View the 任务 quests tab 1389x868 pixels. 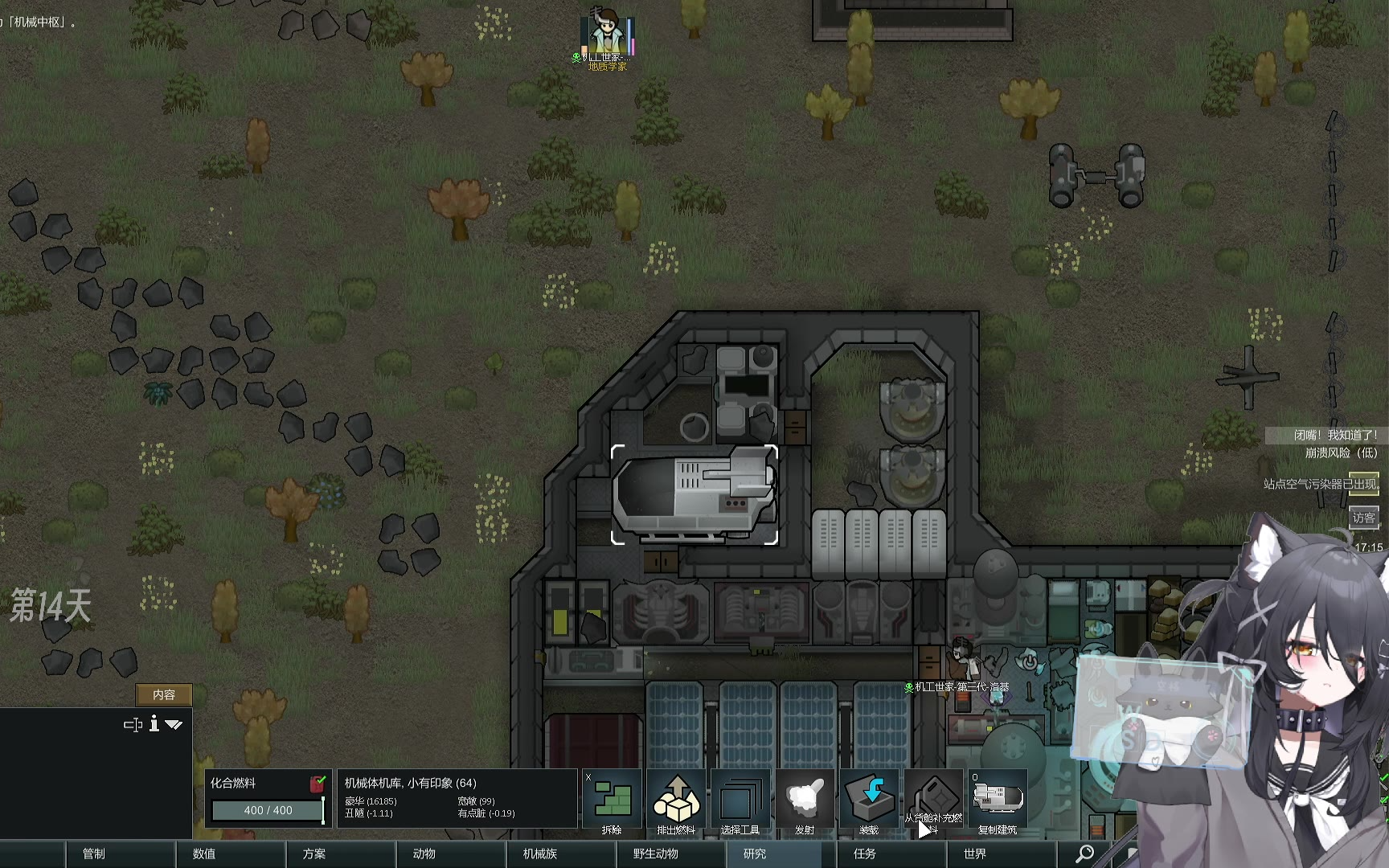pyautogui.click(x=865, y=854)
